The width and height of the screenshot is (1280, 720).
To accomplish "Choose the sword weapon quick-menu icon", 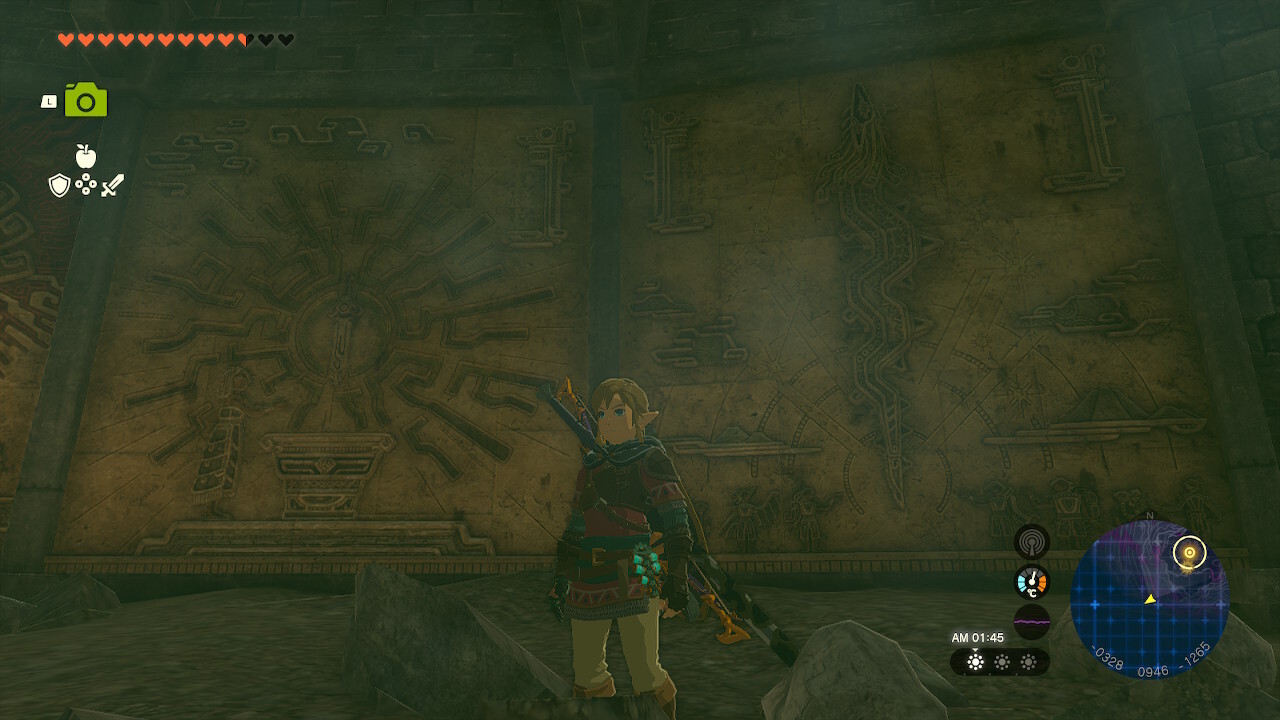I will click(112, 185).
